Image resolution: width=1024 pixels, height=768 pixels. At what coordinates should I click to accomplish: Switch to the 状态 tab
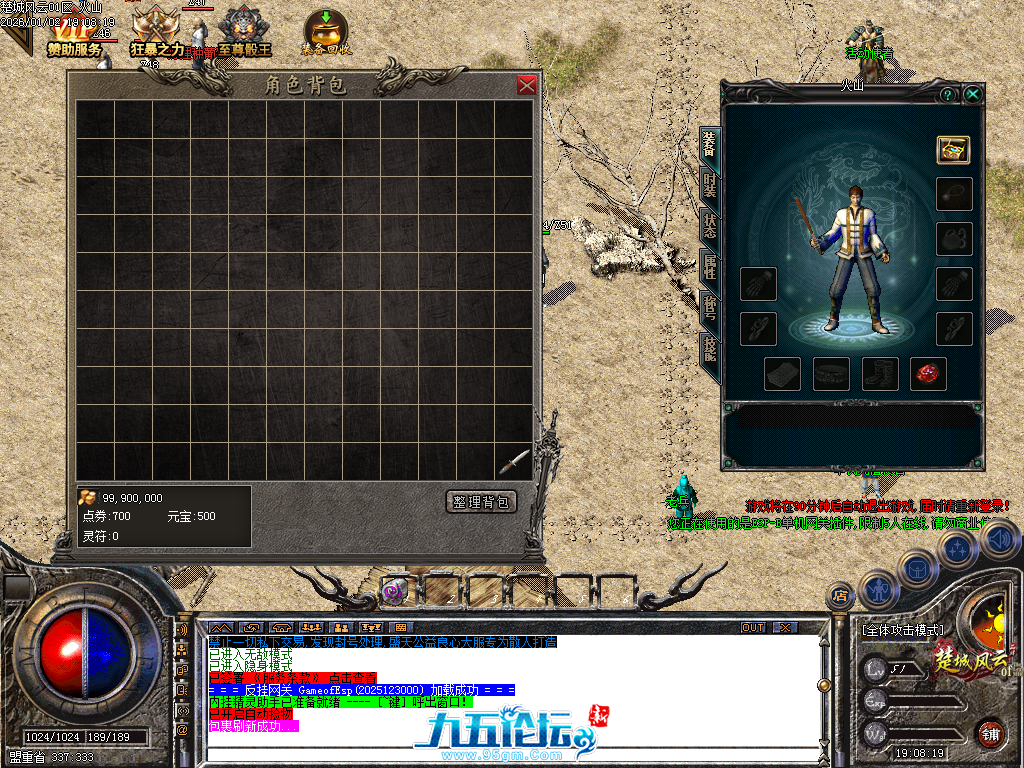coord(709,225)
